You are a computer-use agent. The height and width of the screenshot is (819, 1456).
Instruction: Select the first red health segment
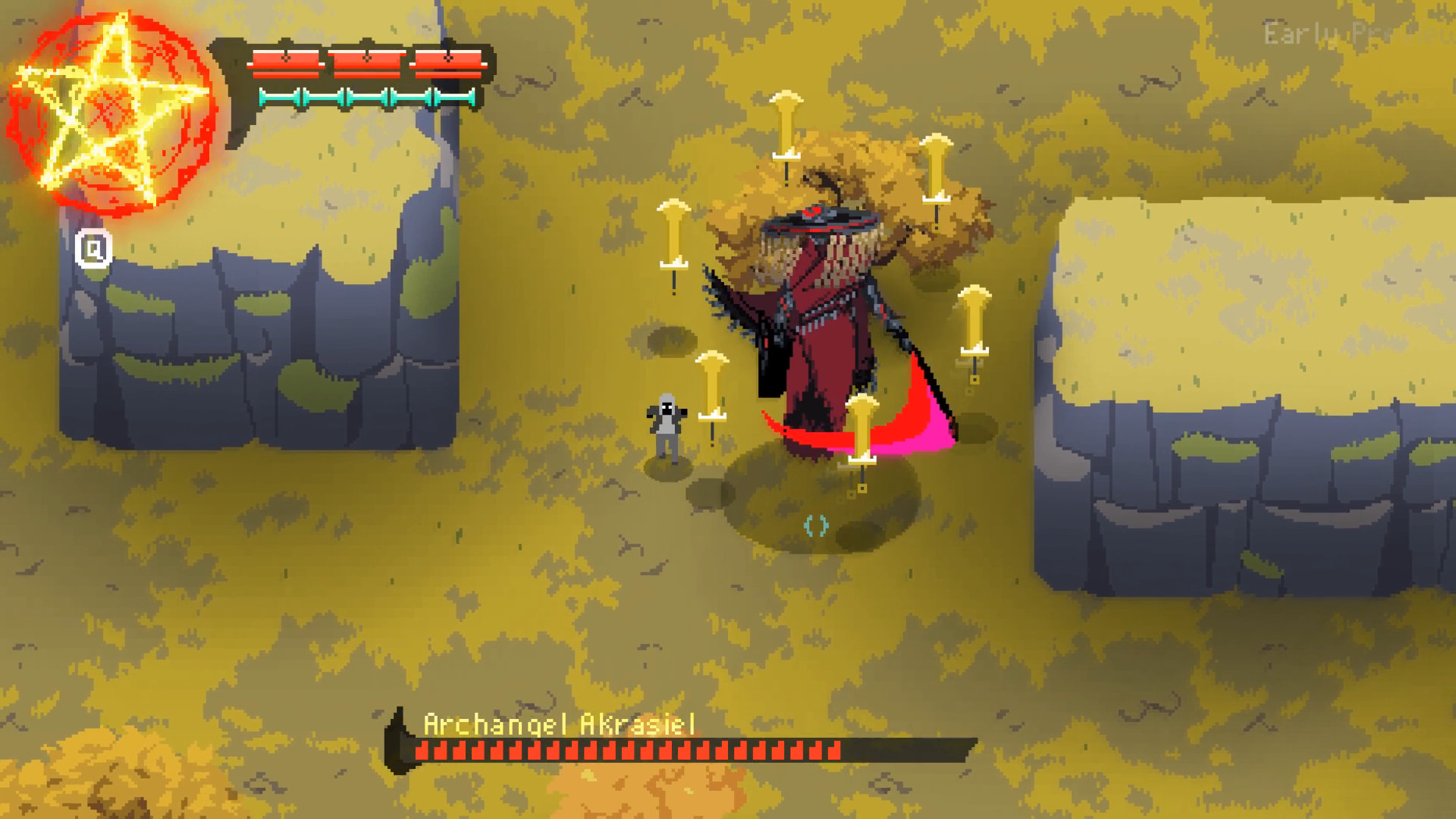287,64
